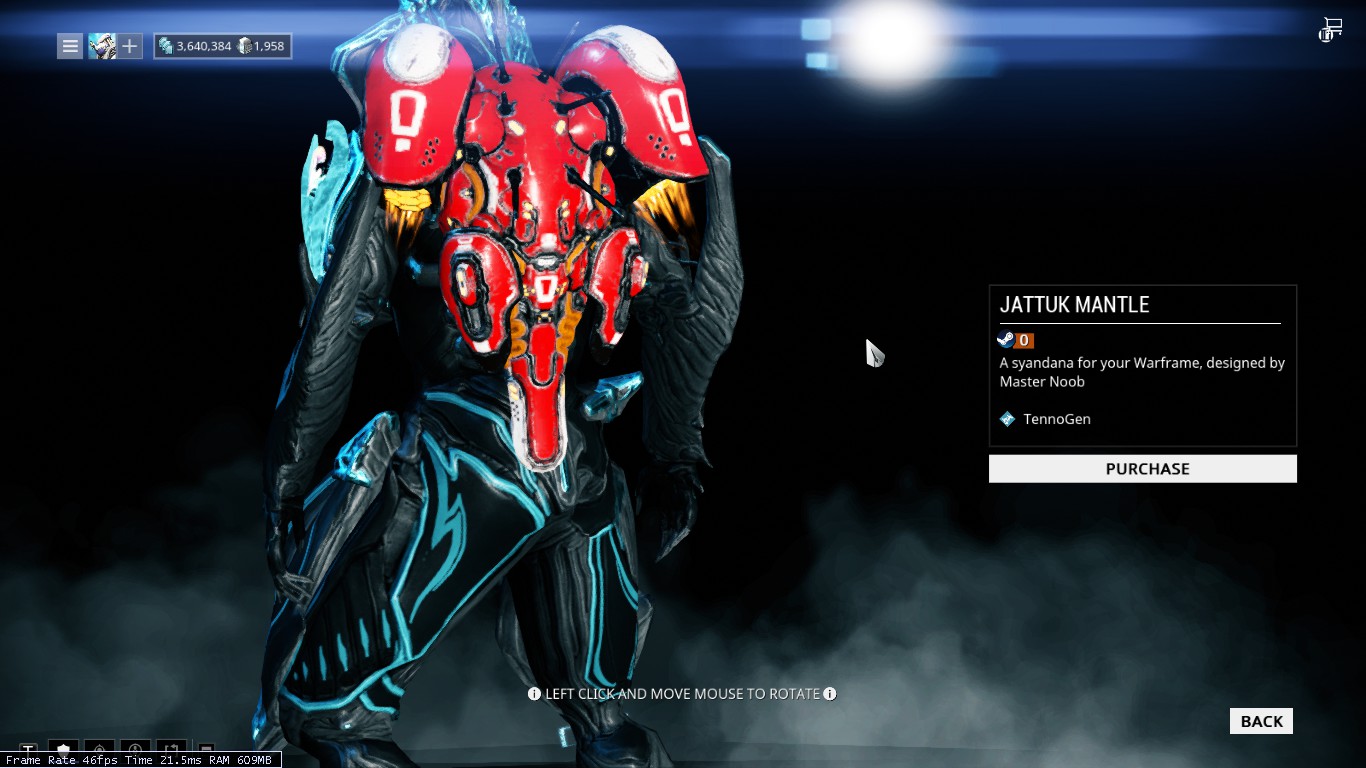Open the Market cart icon top right
Screen dimensions: 1366x768
pos(1330,29)
